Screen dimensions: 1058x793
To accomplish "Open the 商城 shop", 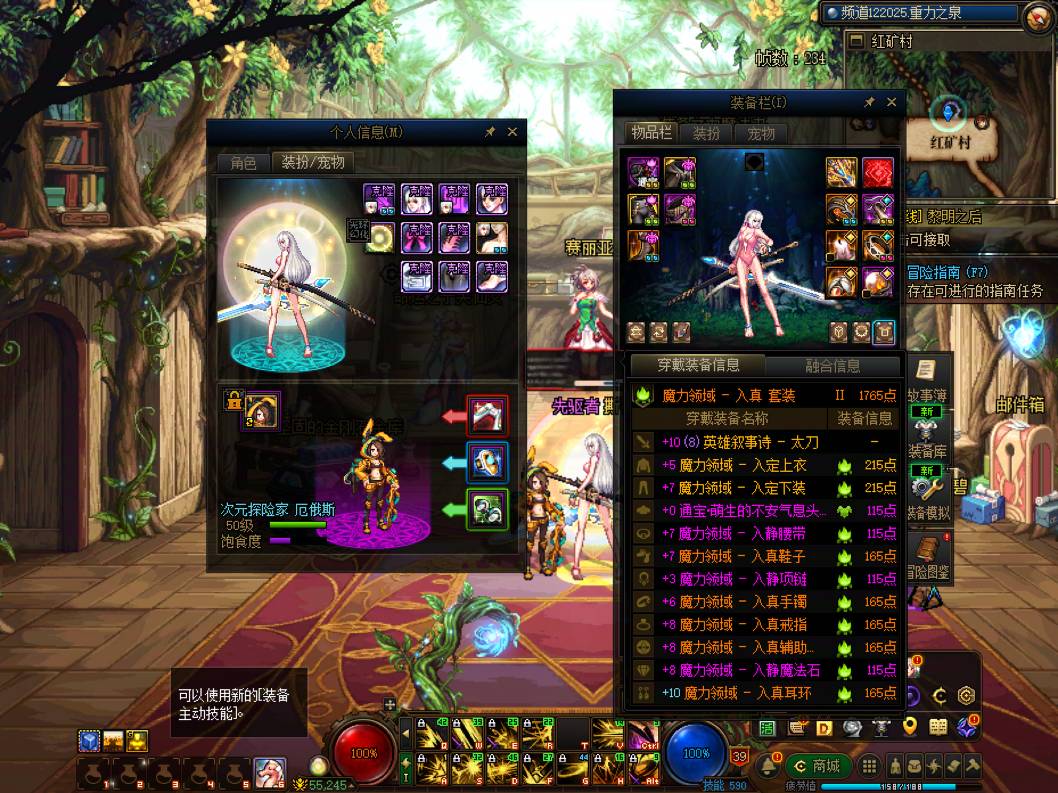I will tap(817, 766).
